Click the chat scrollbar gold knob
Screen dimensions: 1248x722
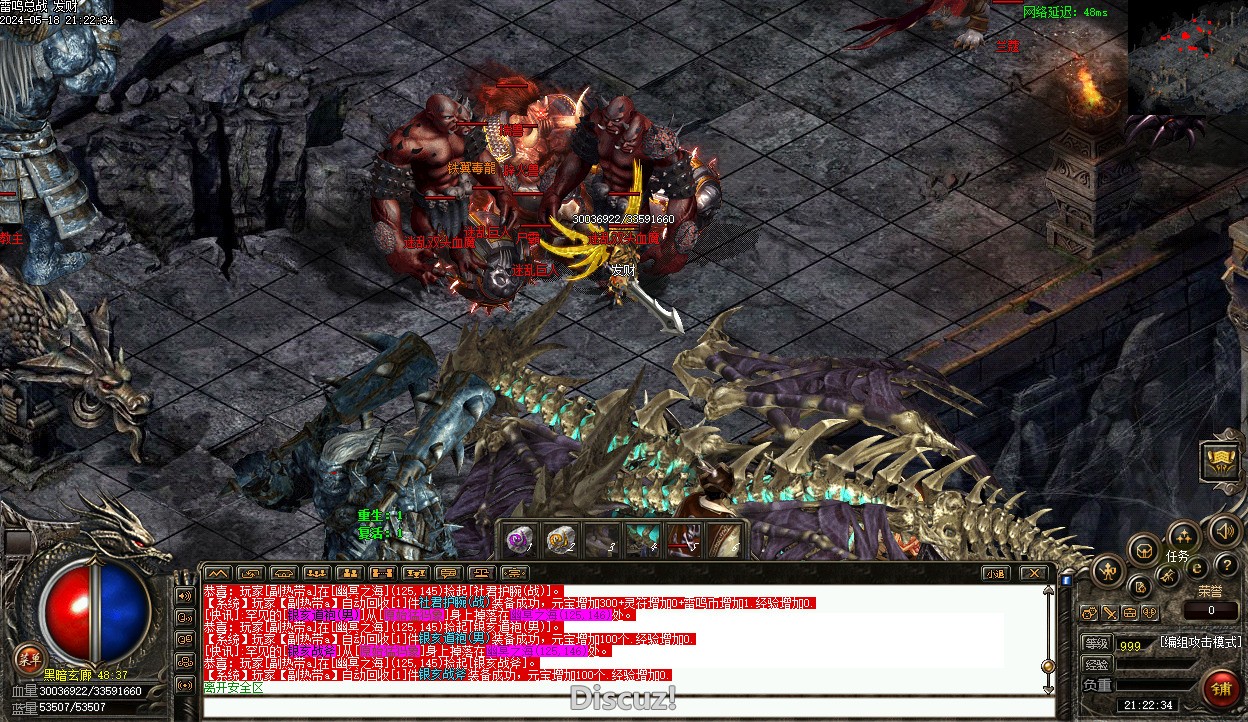tap(1048, 666)
